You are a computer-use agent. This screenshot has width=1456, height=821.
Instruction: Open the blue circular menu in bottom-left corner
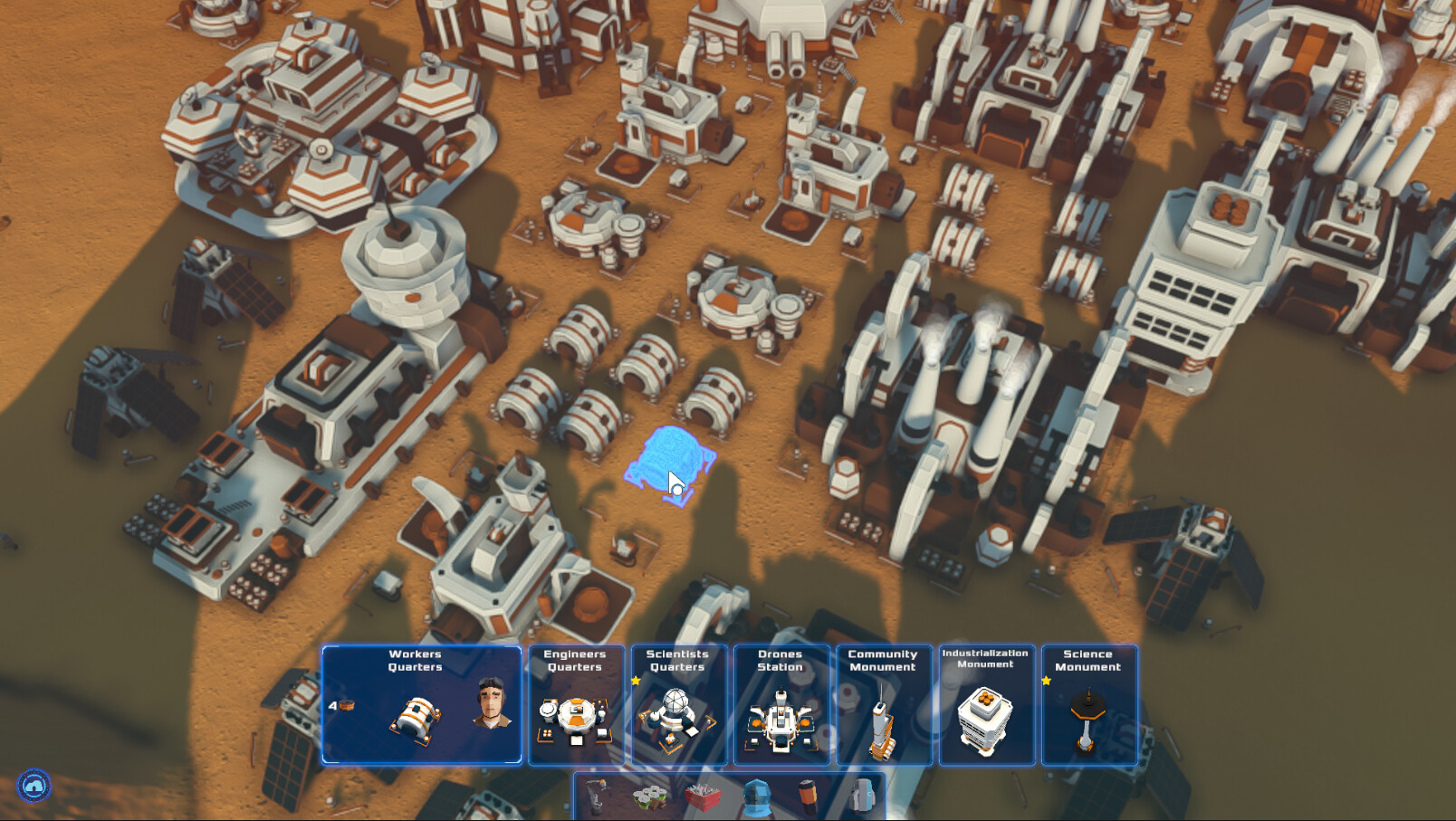coord(33,787)
